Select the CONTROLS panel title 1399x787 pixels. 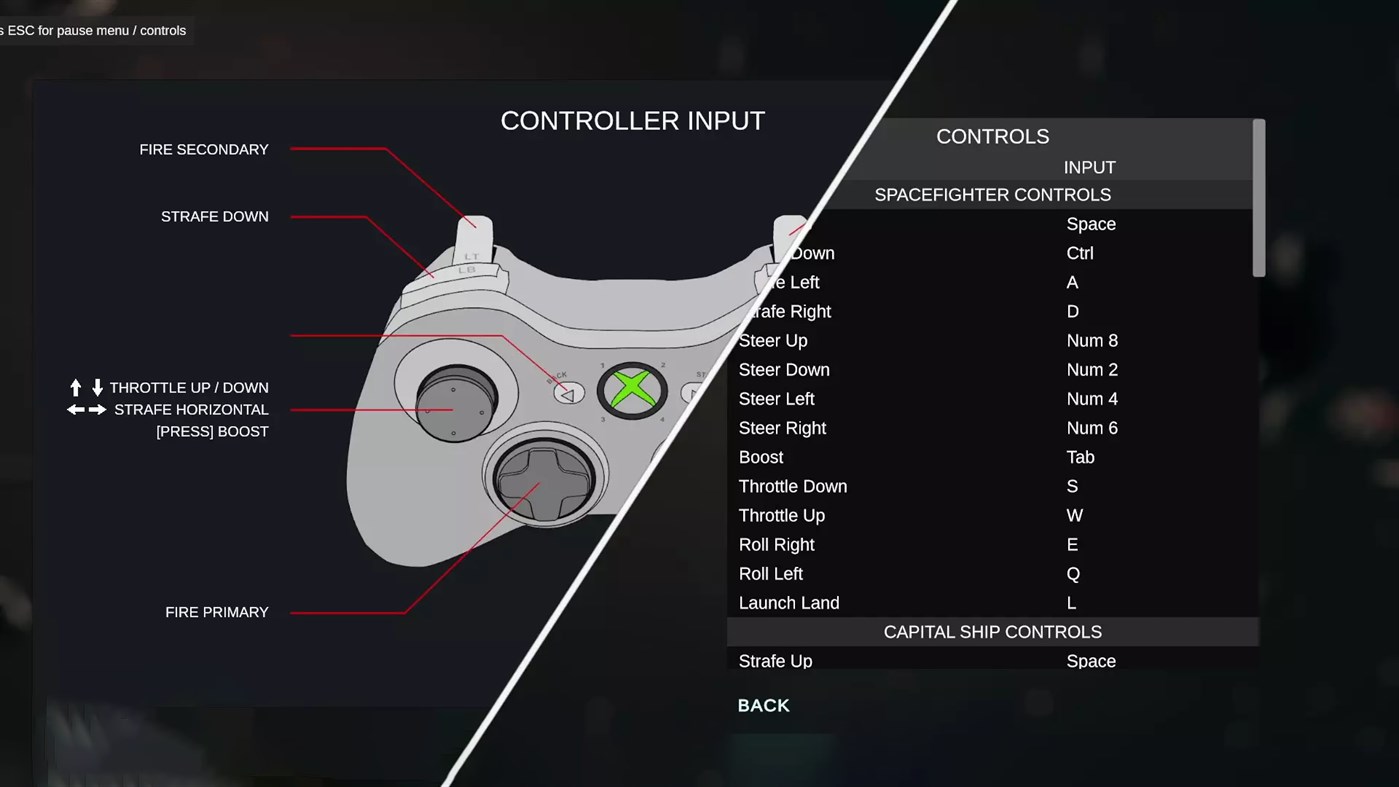coord(992,136)
